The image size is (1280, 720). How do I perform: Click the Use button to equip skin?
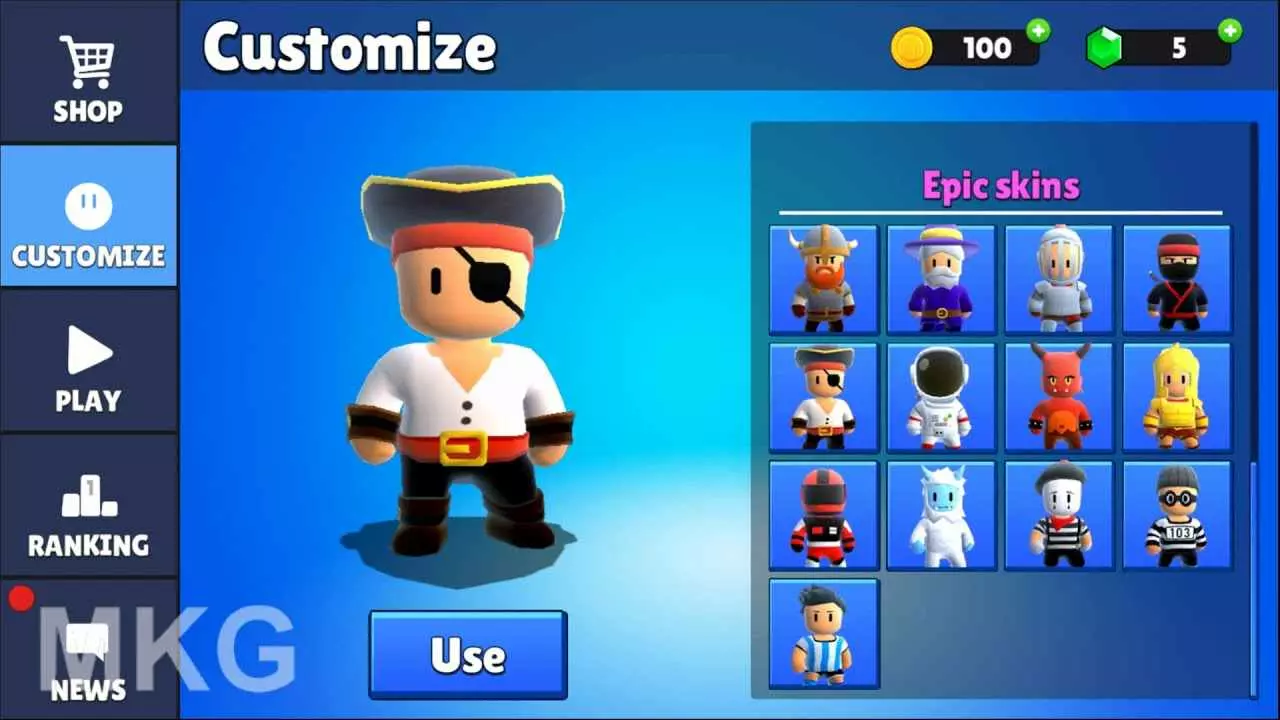click(467, 655)
